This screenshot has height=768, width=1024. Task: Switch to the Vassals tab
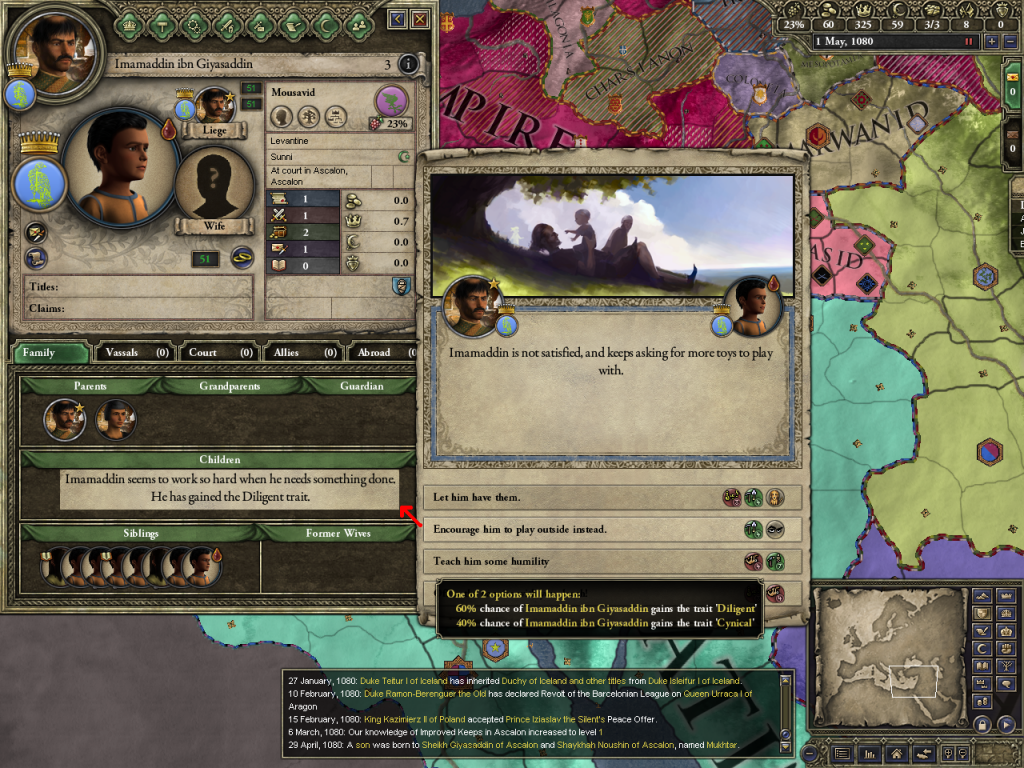coord(135,352)
